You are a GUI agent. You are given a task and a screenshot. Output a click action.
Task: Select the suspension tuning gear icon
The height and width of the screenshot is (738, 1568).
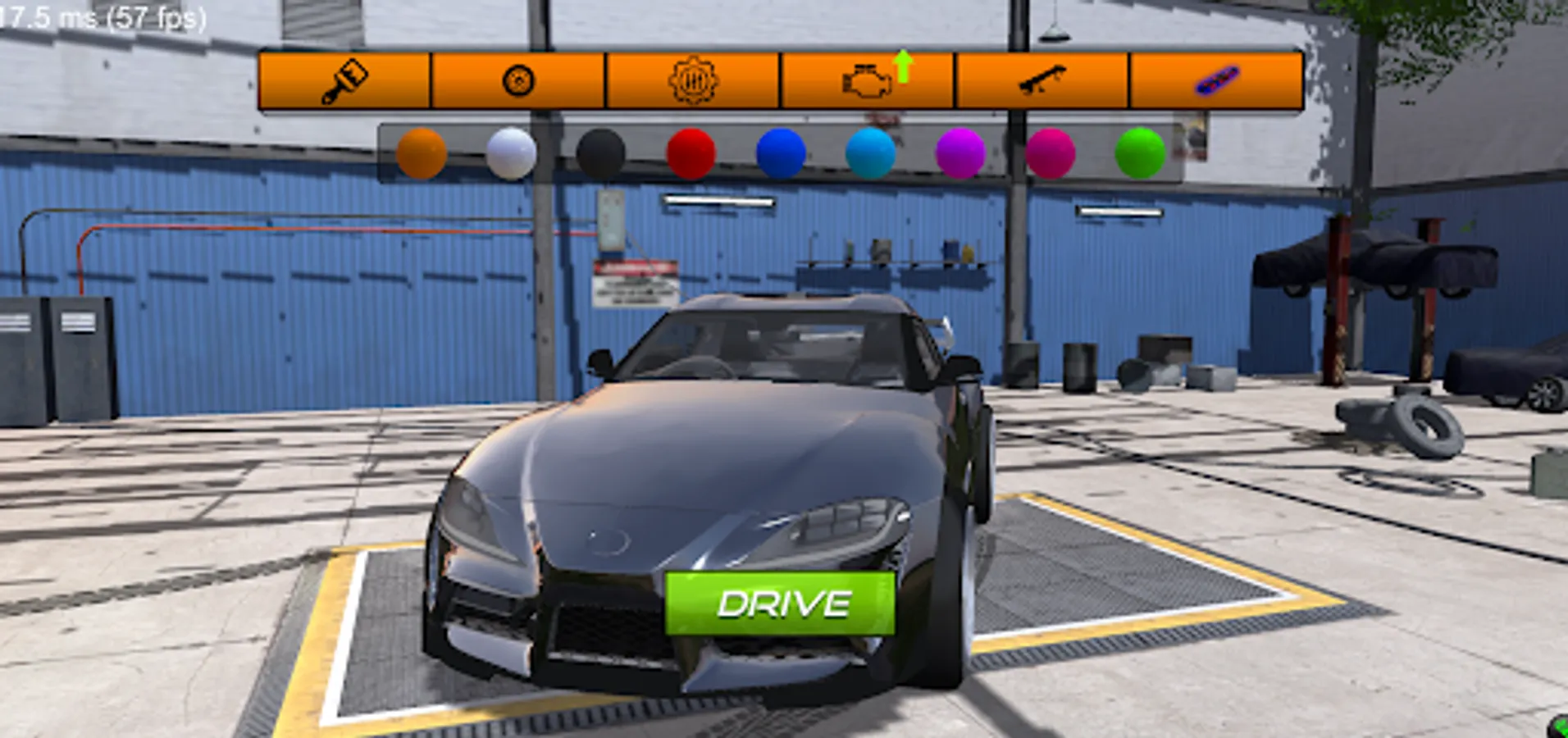click(x=695, y=80)
